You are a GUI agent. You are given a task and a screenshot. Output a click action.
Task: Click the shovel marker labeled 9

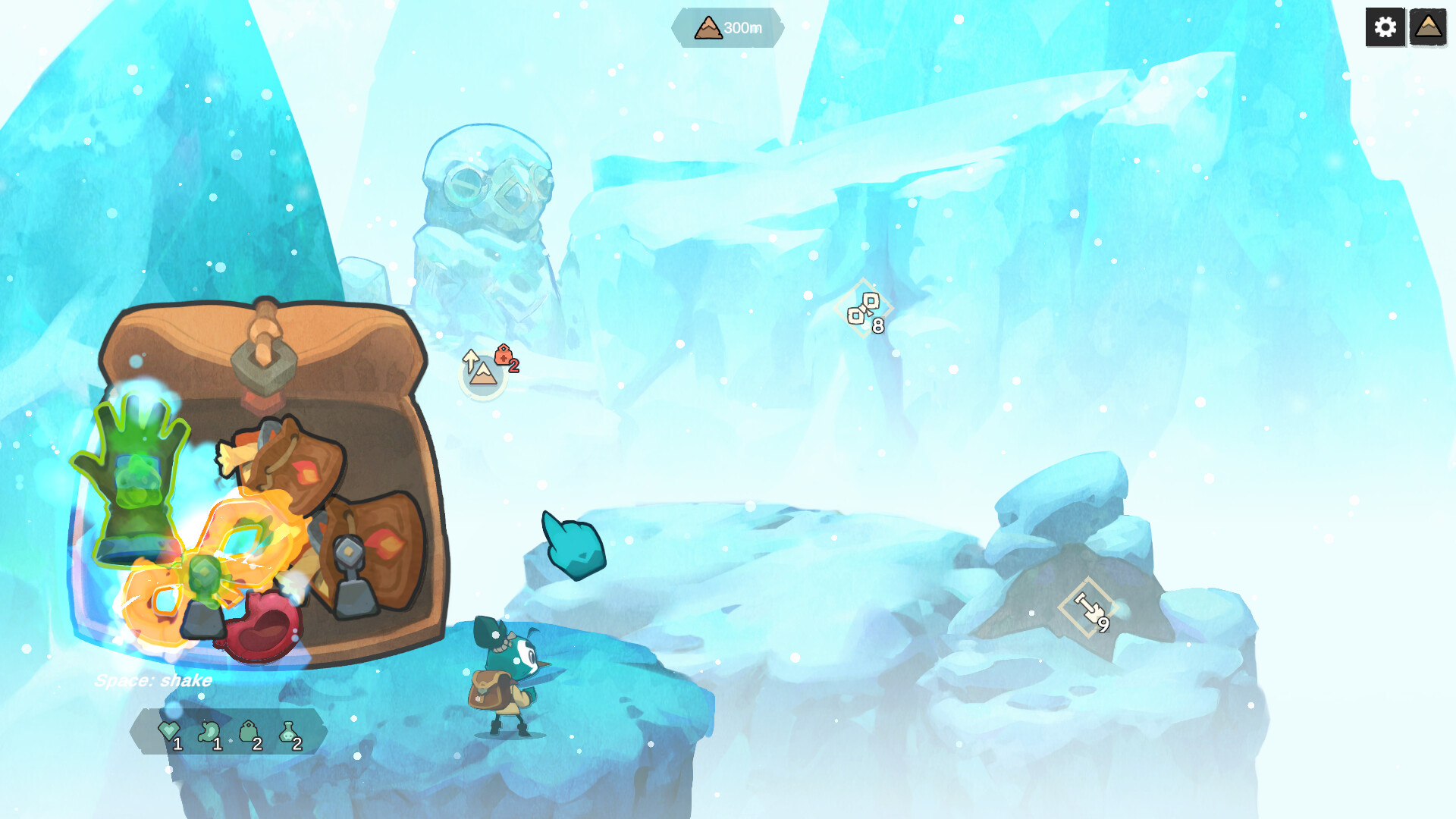tap(1086, 607)
